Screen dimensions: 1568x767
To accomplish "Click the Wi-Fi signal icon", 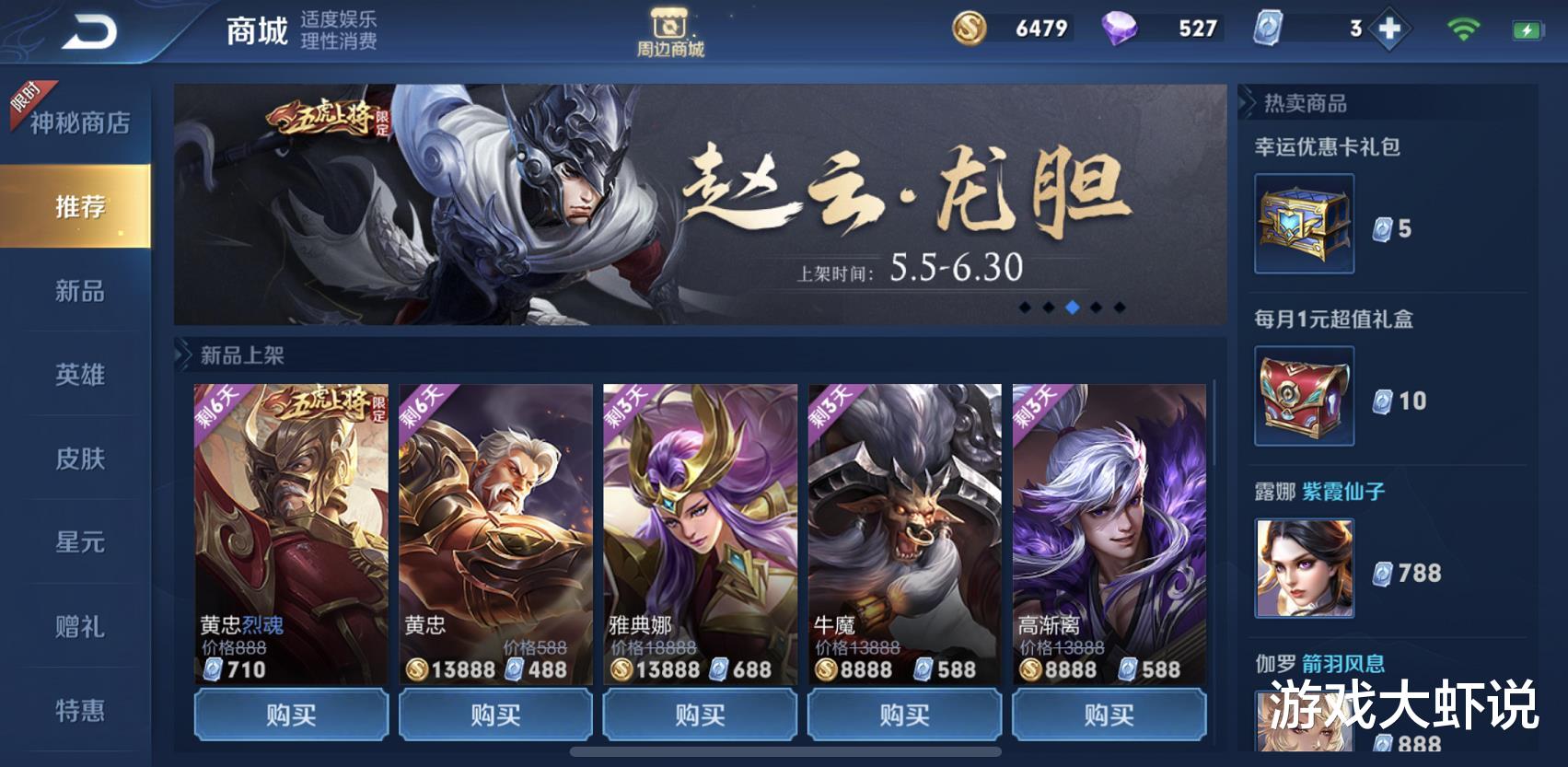I will click(x=1464, y=29).
